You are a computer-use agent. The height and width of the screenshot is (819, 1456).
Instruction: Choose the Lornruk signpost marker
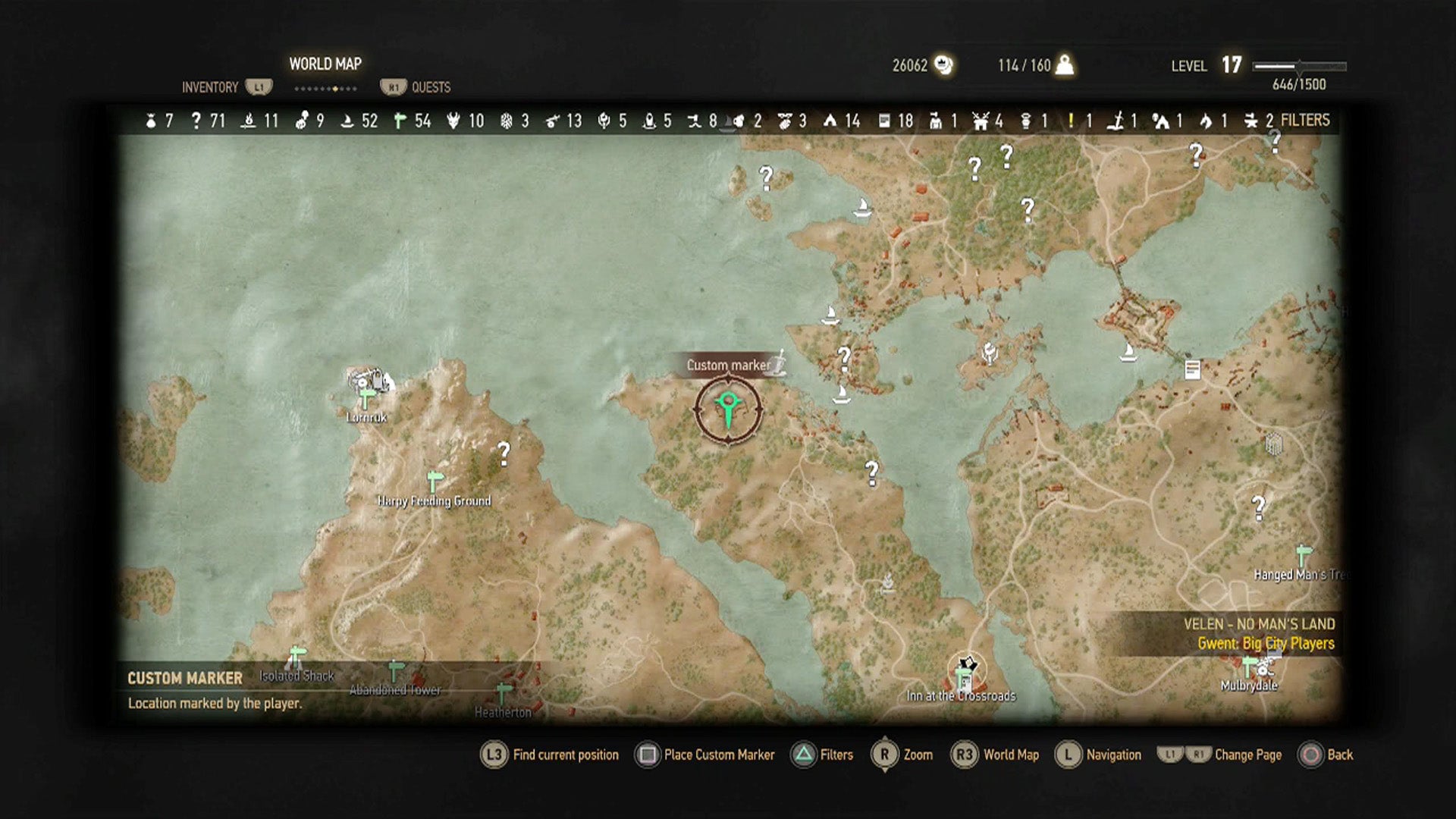(367, 397)
